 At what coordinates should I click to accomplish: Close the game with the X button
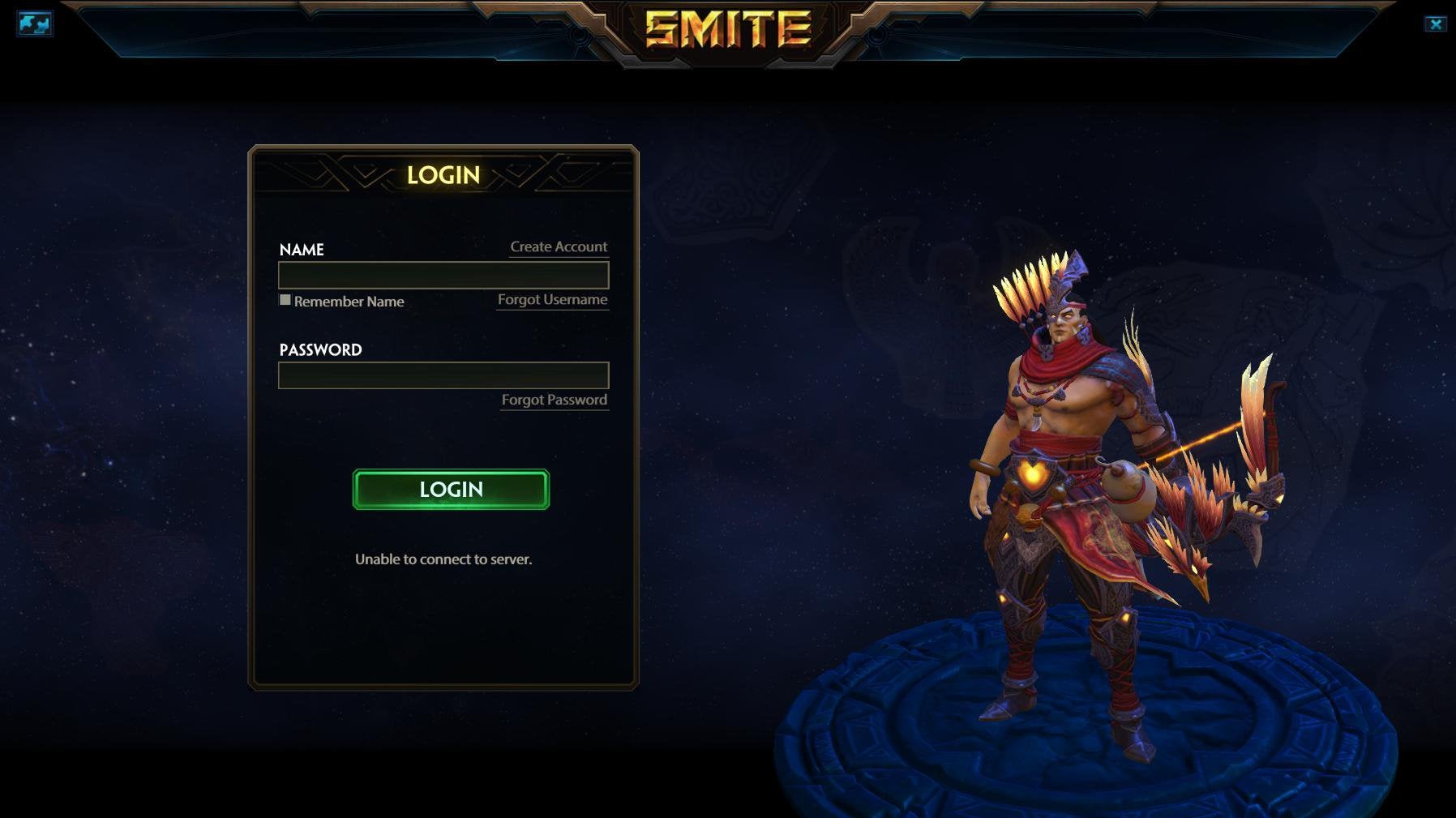pos(1435,24)
